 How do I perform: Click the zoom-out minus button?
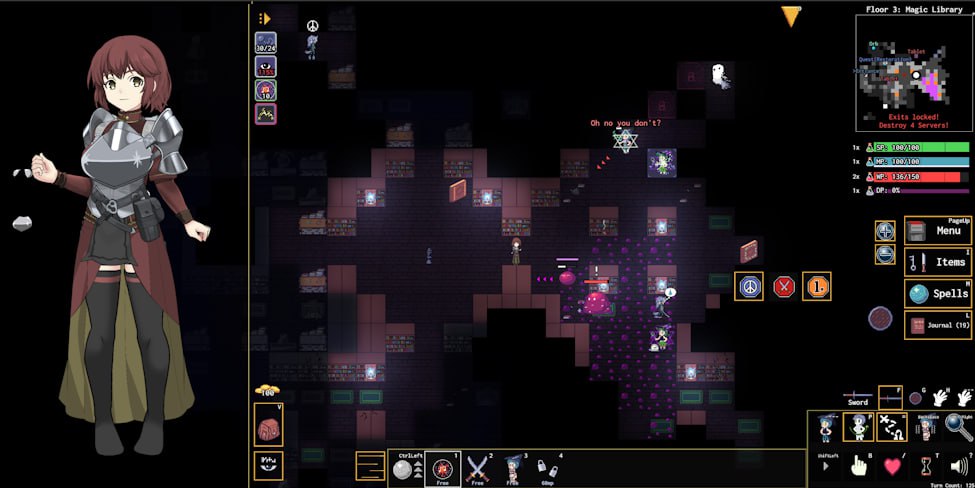[x=885, y=254]
